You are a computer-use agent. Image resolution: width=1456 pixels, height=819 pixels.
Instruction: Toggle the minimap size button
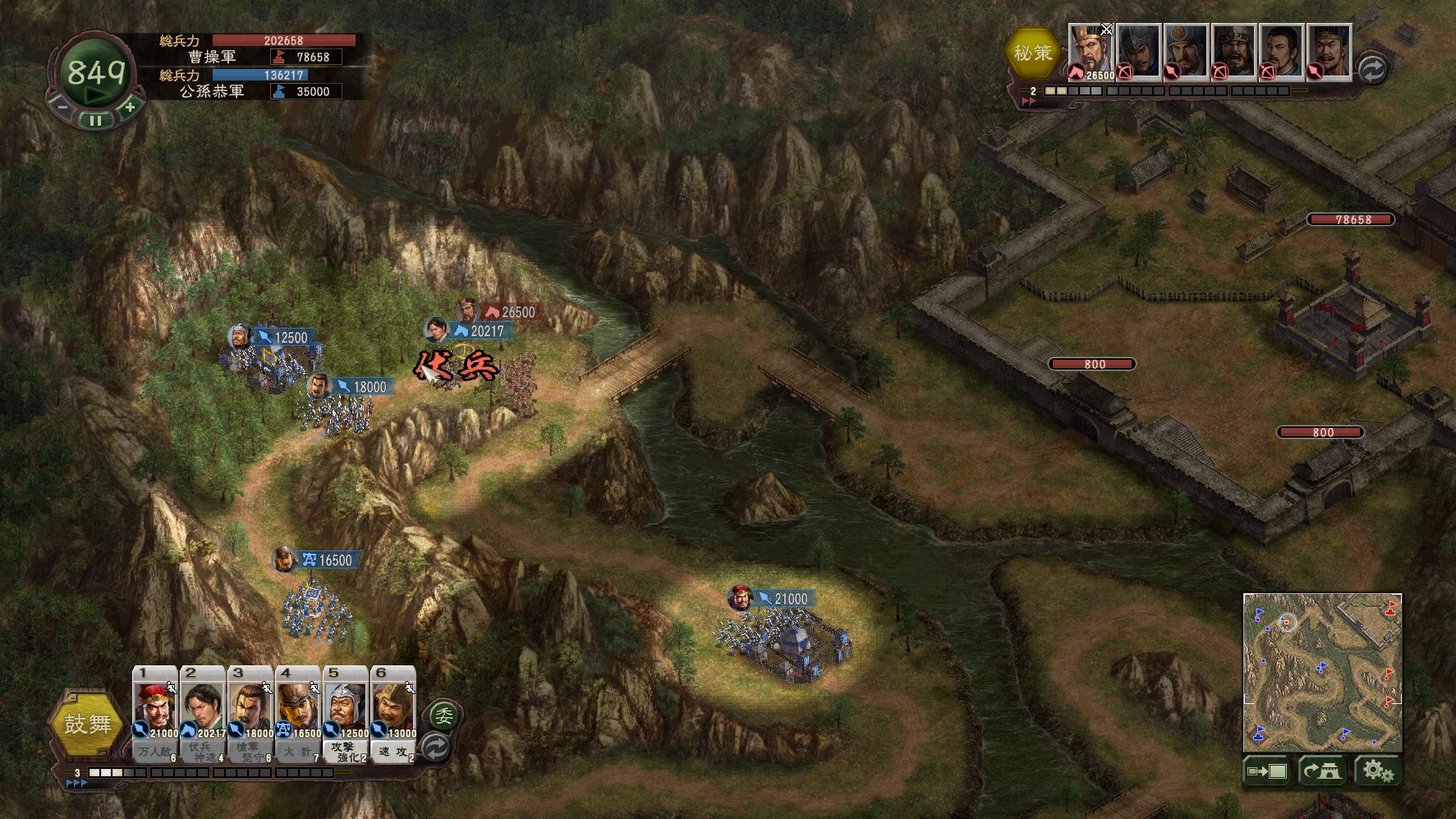coord(1267,771)
